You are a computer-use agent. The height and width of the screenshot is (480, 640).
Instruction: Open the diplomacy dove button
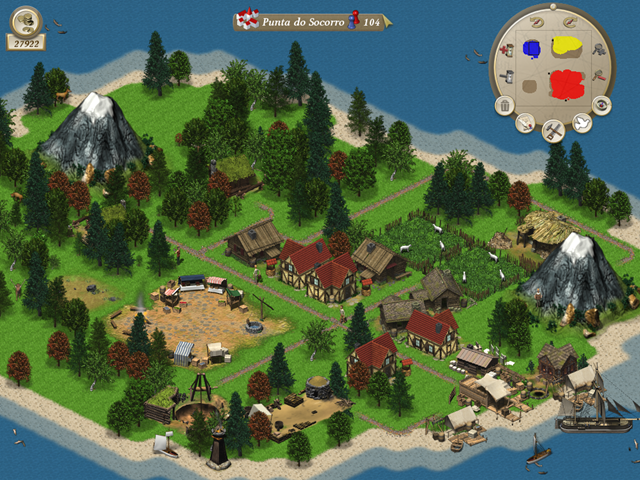coord(581,123)
